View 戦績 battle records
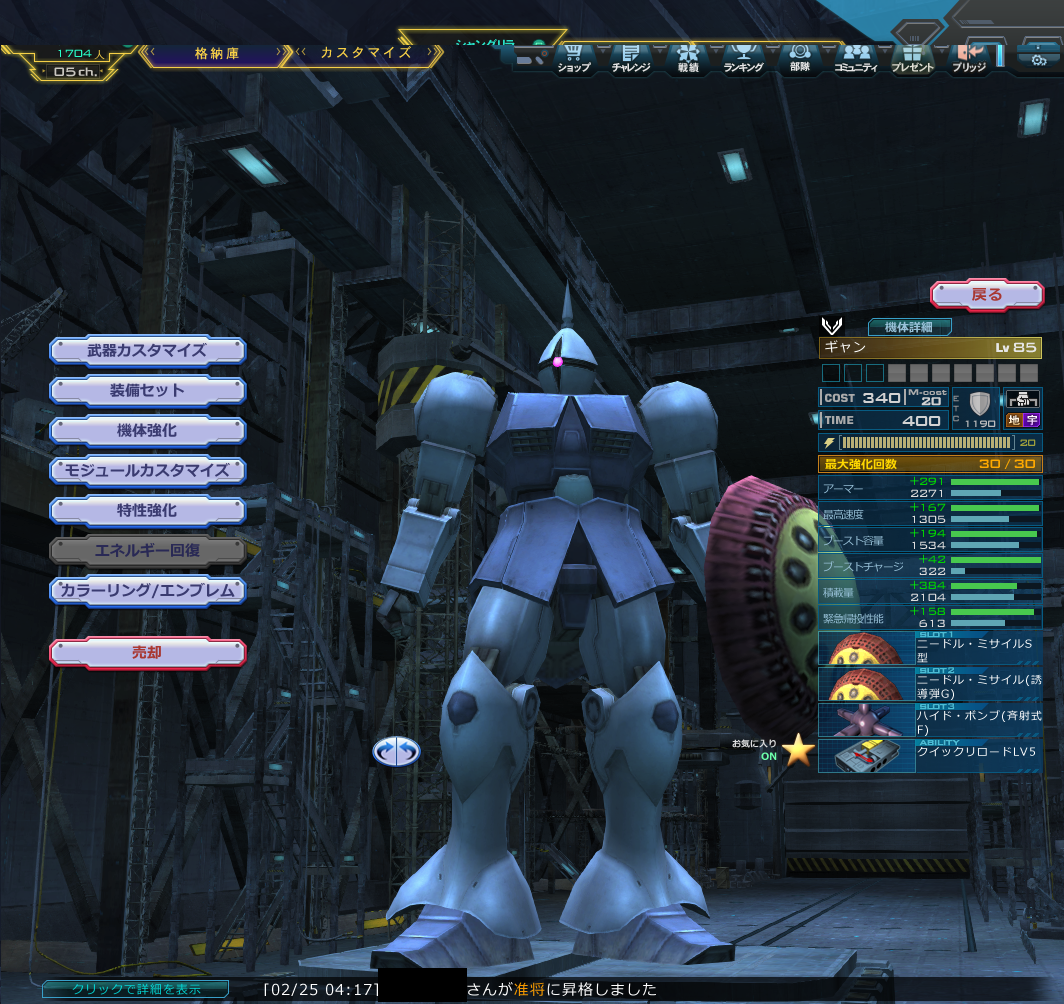This screenshot has height=1004, width=1064. click(687, 59)
